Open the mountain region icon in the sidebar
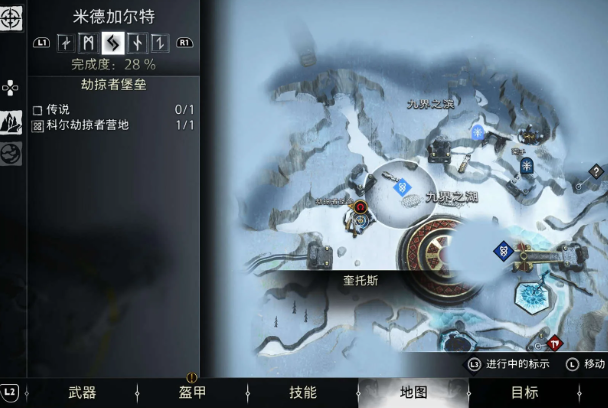 (12, 122)
